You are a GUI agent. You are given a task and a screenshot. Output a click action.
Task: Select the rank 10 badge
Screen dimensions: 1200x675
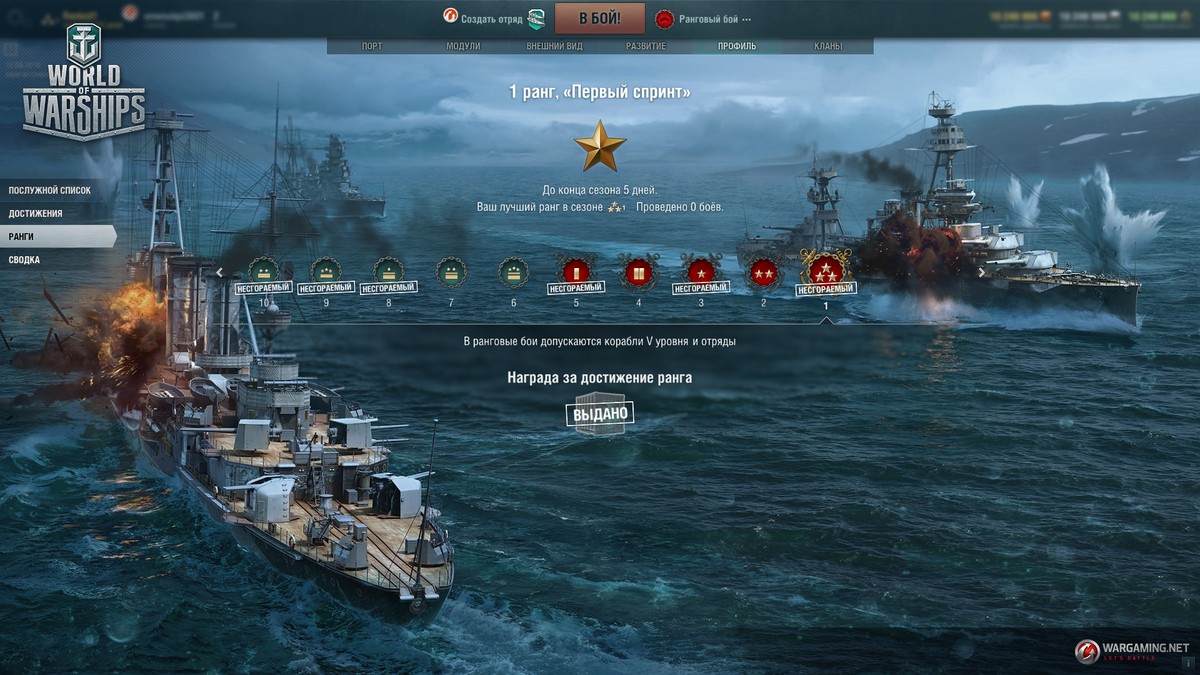[264, 271]
